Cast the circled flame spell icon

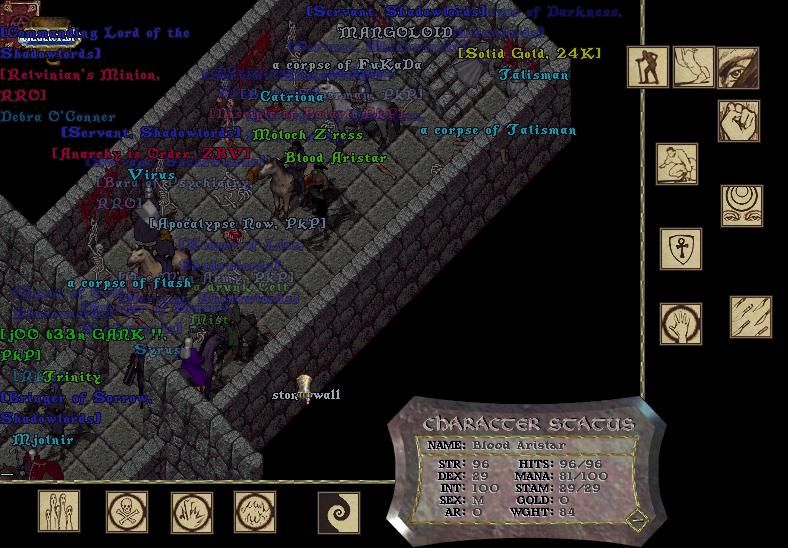[192, 511]
